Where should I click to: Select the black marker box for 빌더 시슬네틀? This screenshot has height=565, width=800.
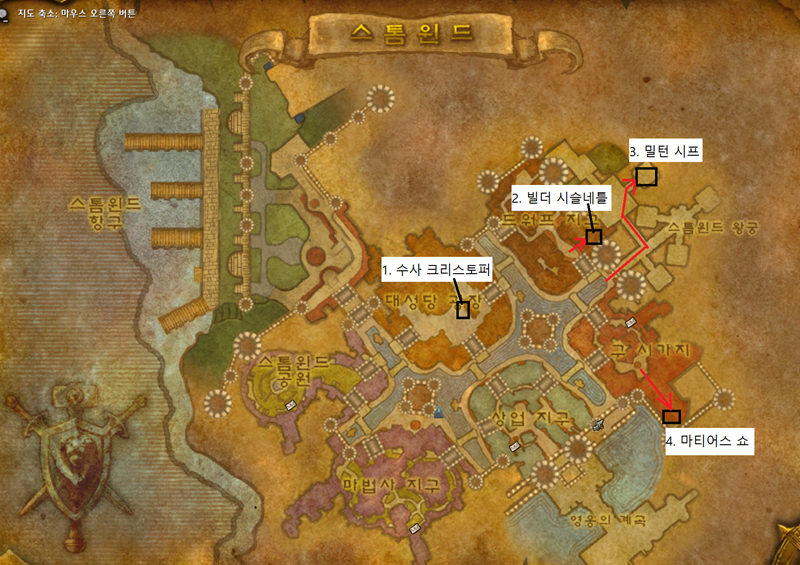tap(594, 237)
